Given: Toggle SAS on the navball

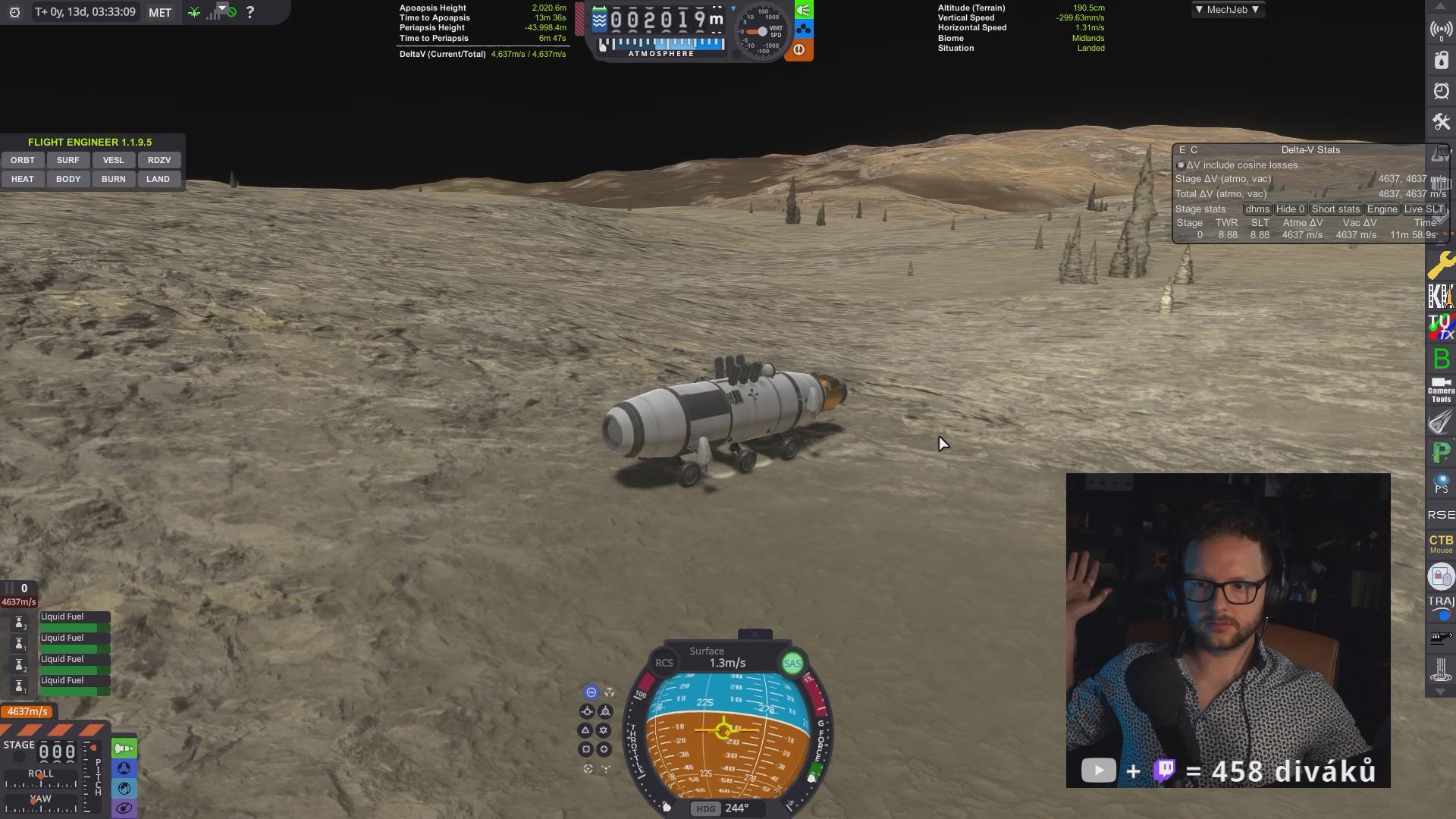Looking at the screenshot, I should tap(792, 664).
